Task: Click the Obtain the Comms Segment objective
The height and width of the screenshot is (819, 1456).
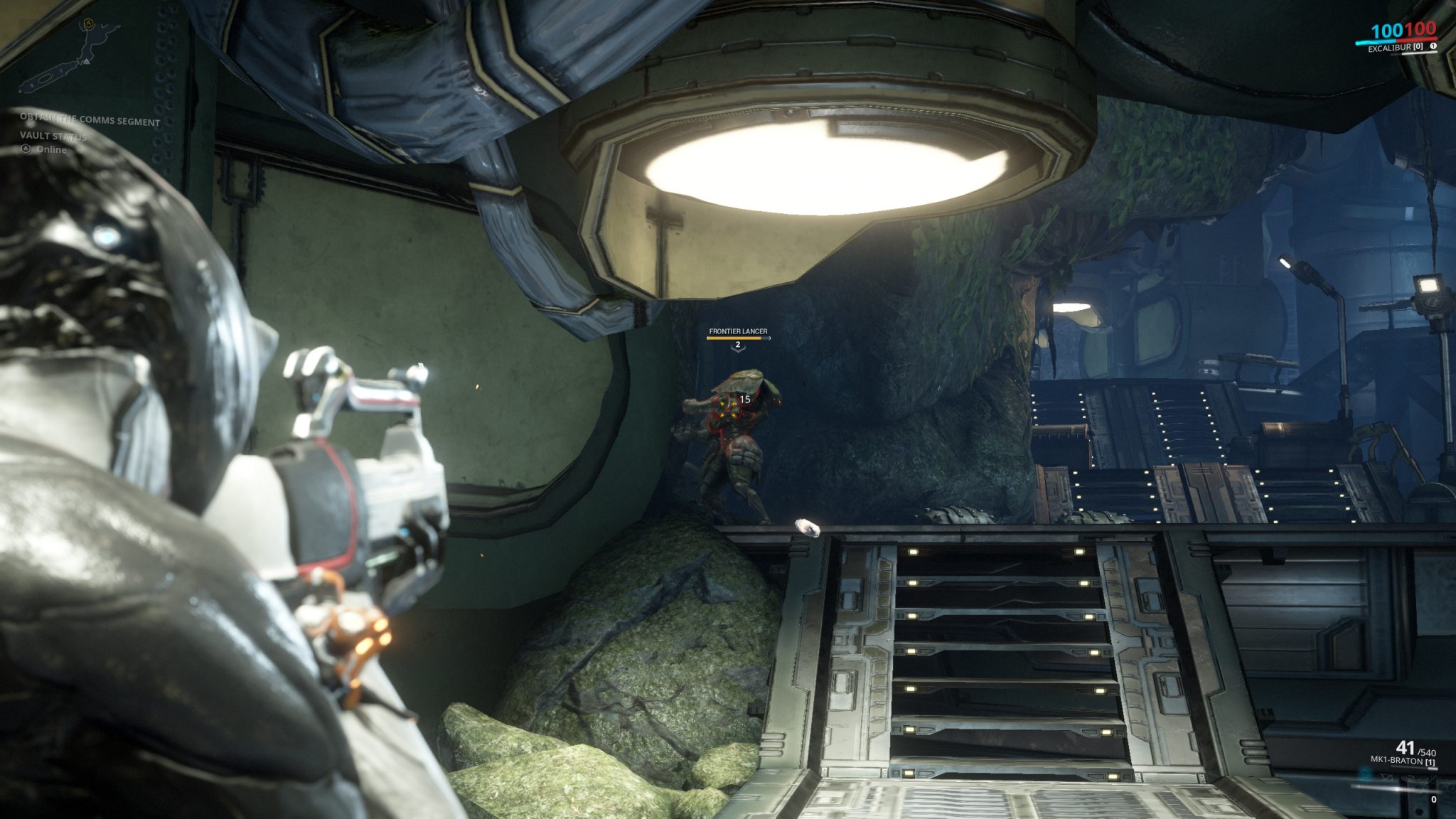Action: click(x=90, y=119)
